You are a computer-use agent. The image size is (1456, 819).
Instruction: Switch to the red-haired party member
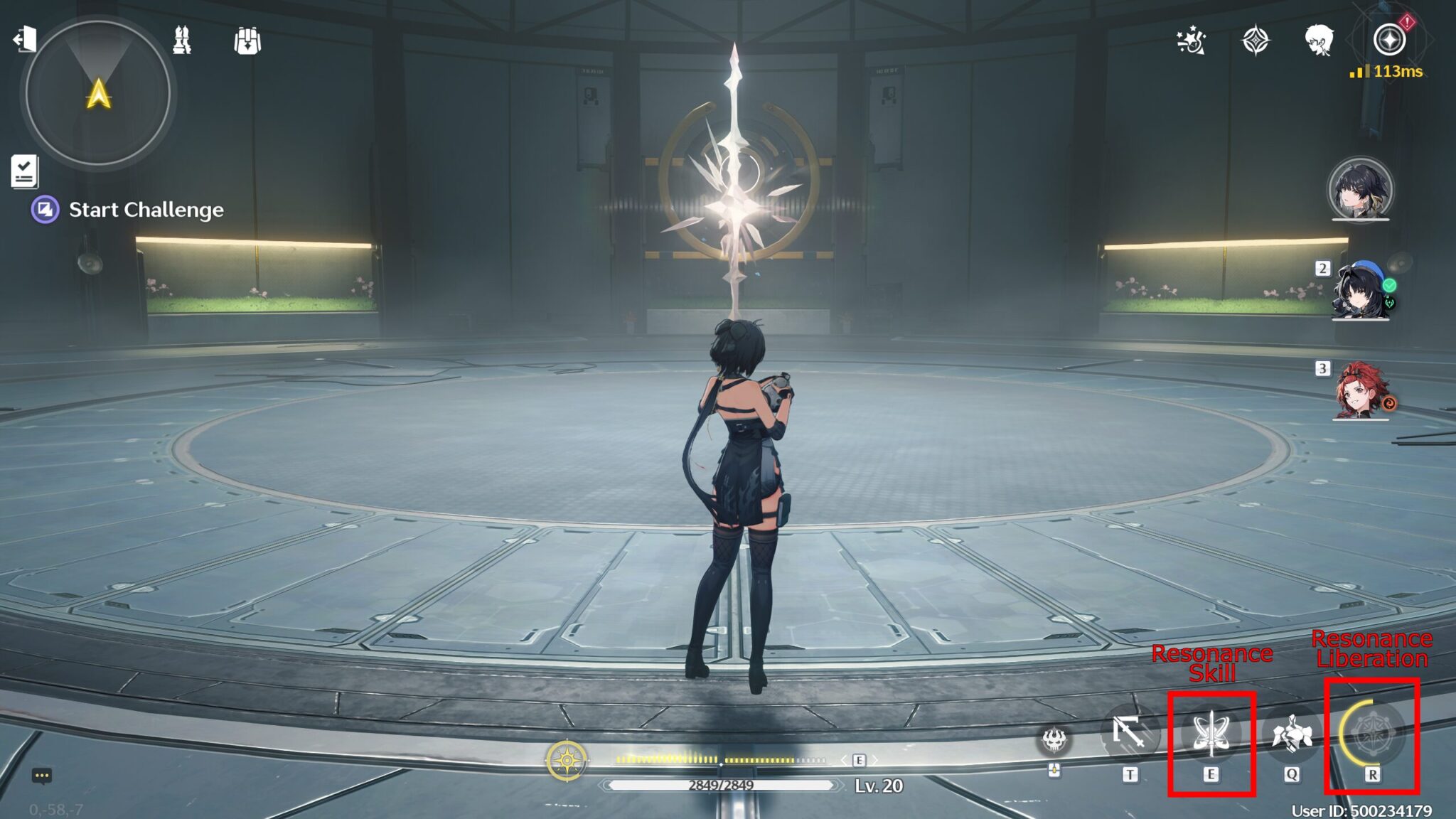click(1361, 391)
